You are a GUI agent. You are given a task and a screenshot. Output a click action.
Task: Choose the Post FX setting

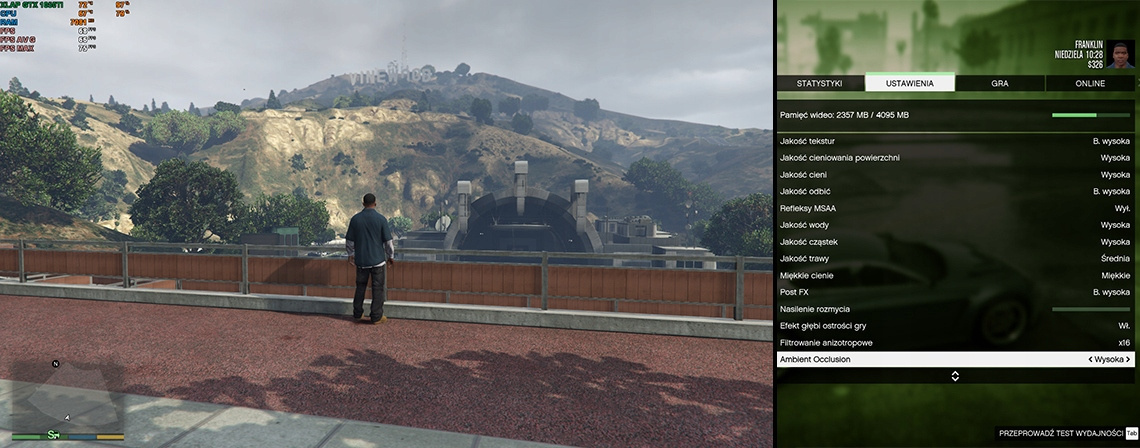point(955,292)
